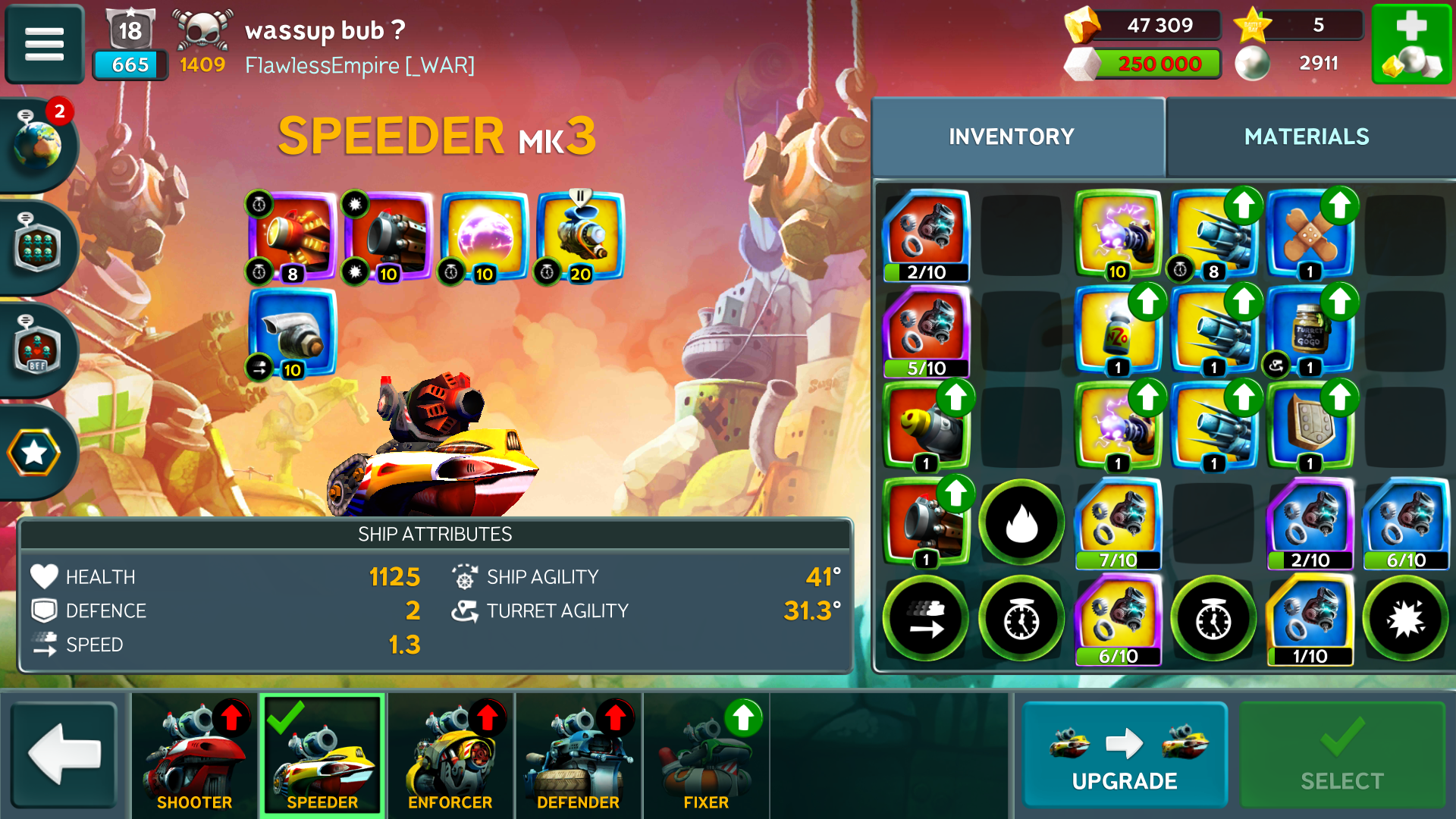Choose the Defender ship

(578, 755)
